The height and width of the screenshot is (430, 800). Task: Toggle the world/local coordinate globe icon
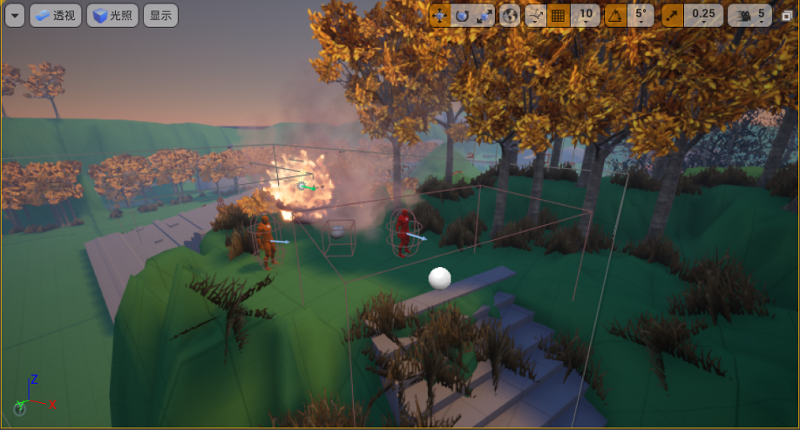(x=510, y=15)
